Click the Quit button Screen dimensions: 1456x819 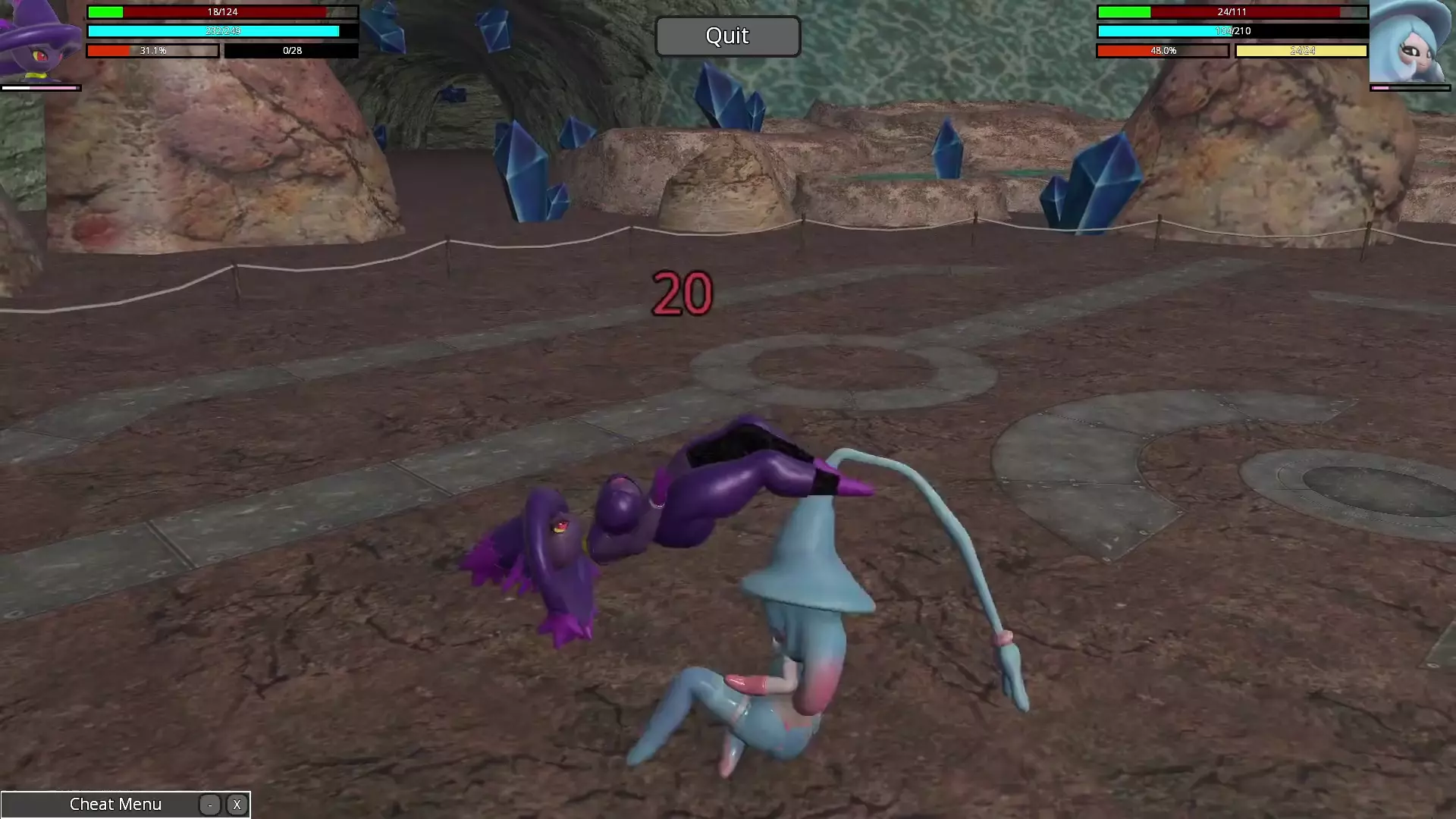click(x=727, y=36)
